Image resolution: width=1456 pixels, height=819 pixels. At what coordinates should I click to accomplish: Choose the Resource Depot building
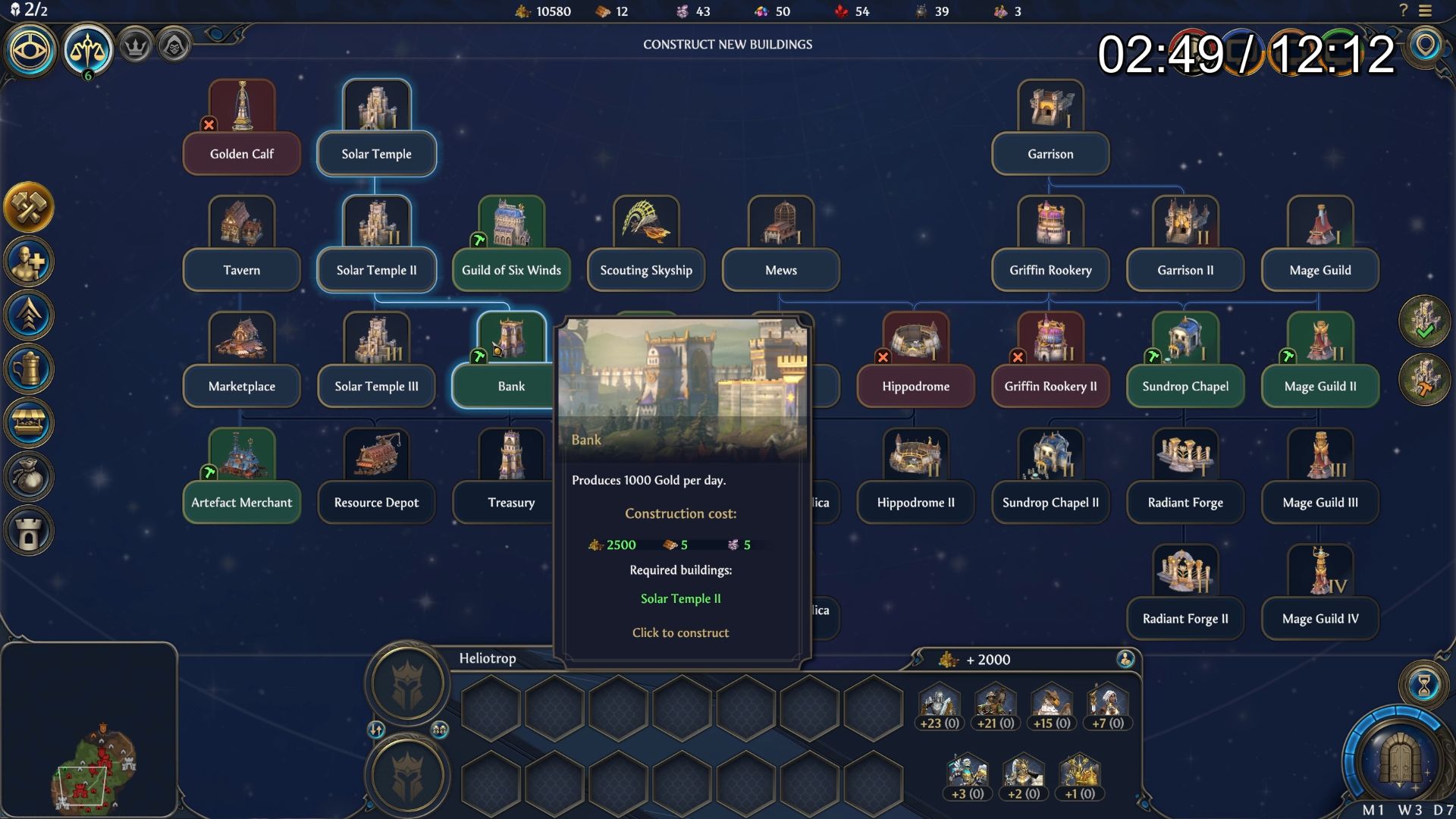click(377, 502)
